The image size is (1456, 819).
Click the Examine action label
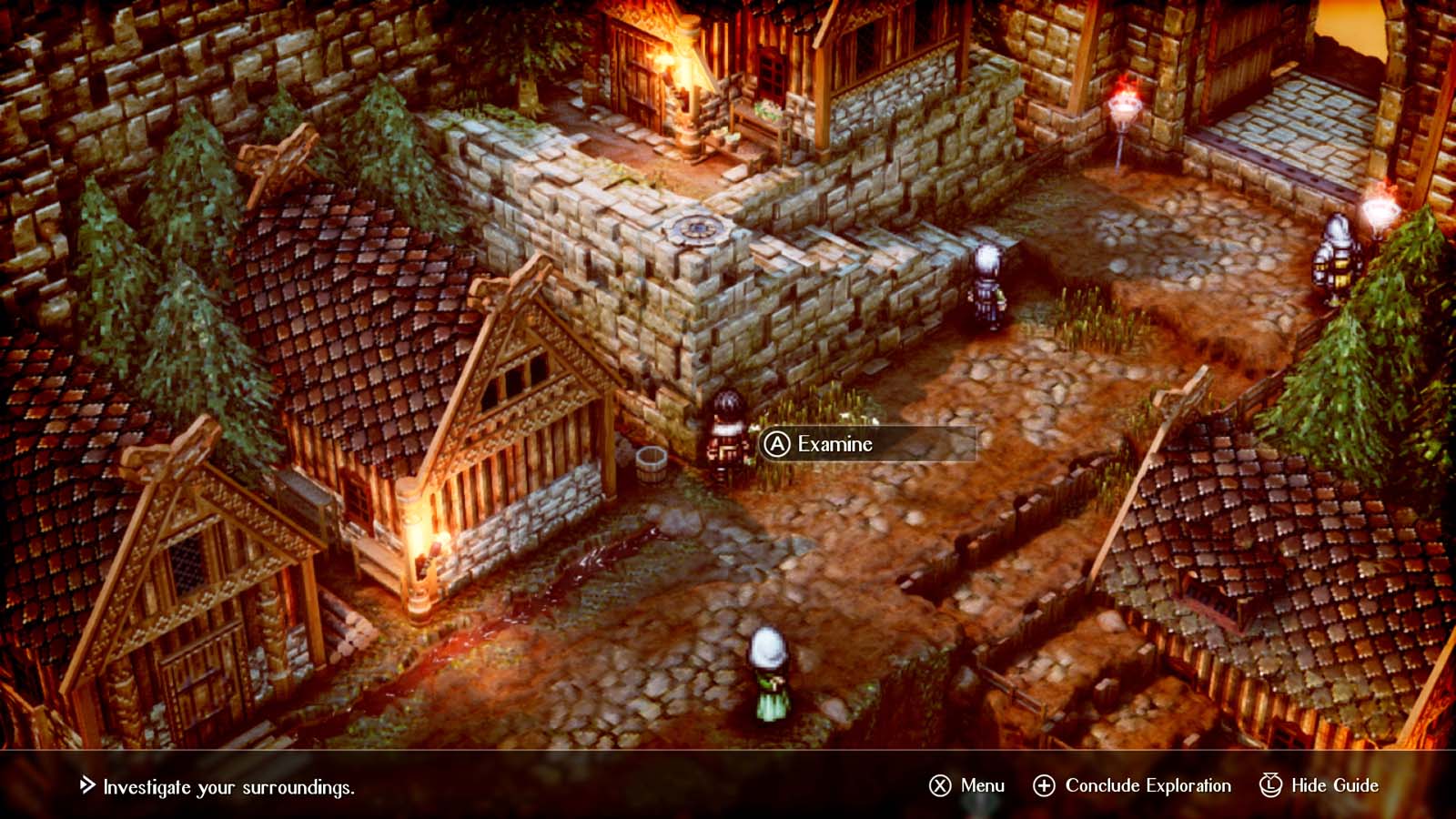click(x=833, y=445)
